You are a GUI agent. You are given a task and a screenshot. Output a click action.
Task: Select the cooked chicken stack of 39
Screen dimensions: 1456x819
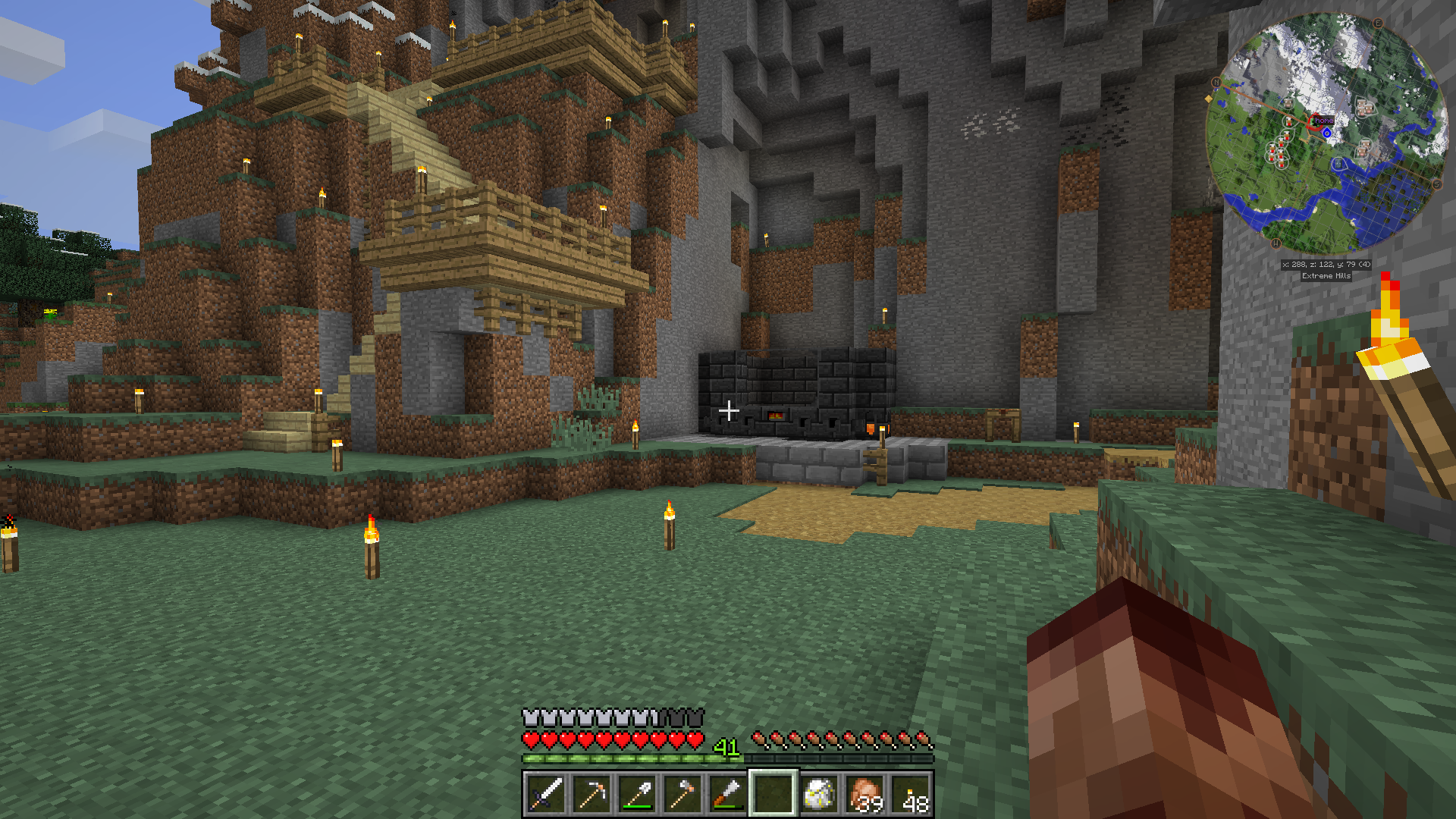pos(865,794)
